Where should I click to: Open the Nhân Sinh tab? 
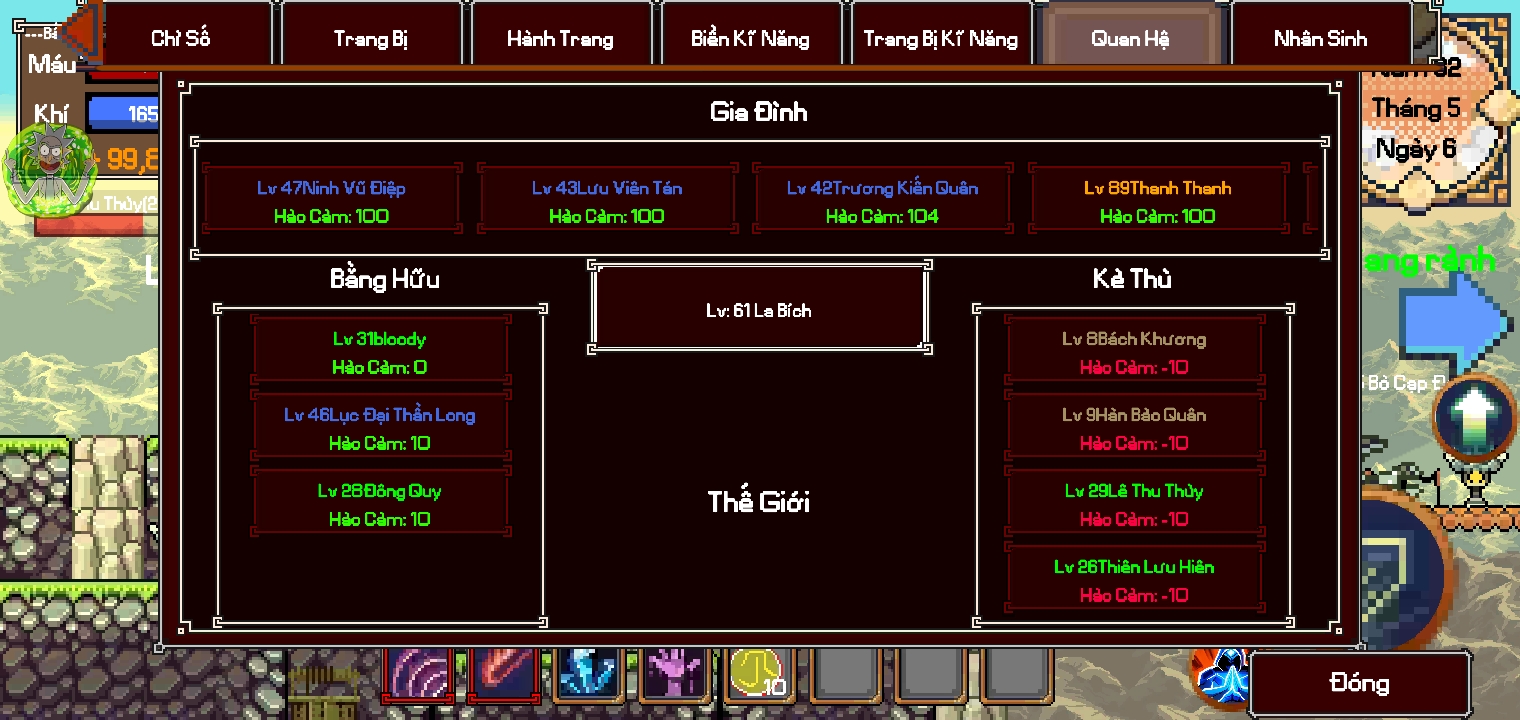pyautogui.click(x=1322, y=35)
